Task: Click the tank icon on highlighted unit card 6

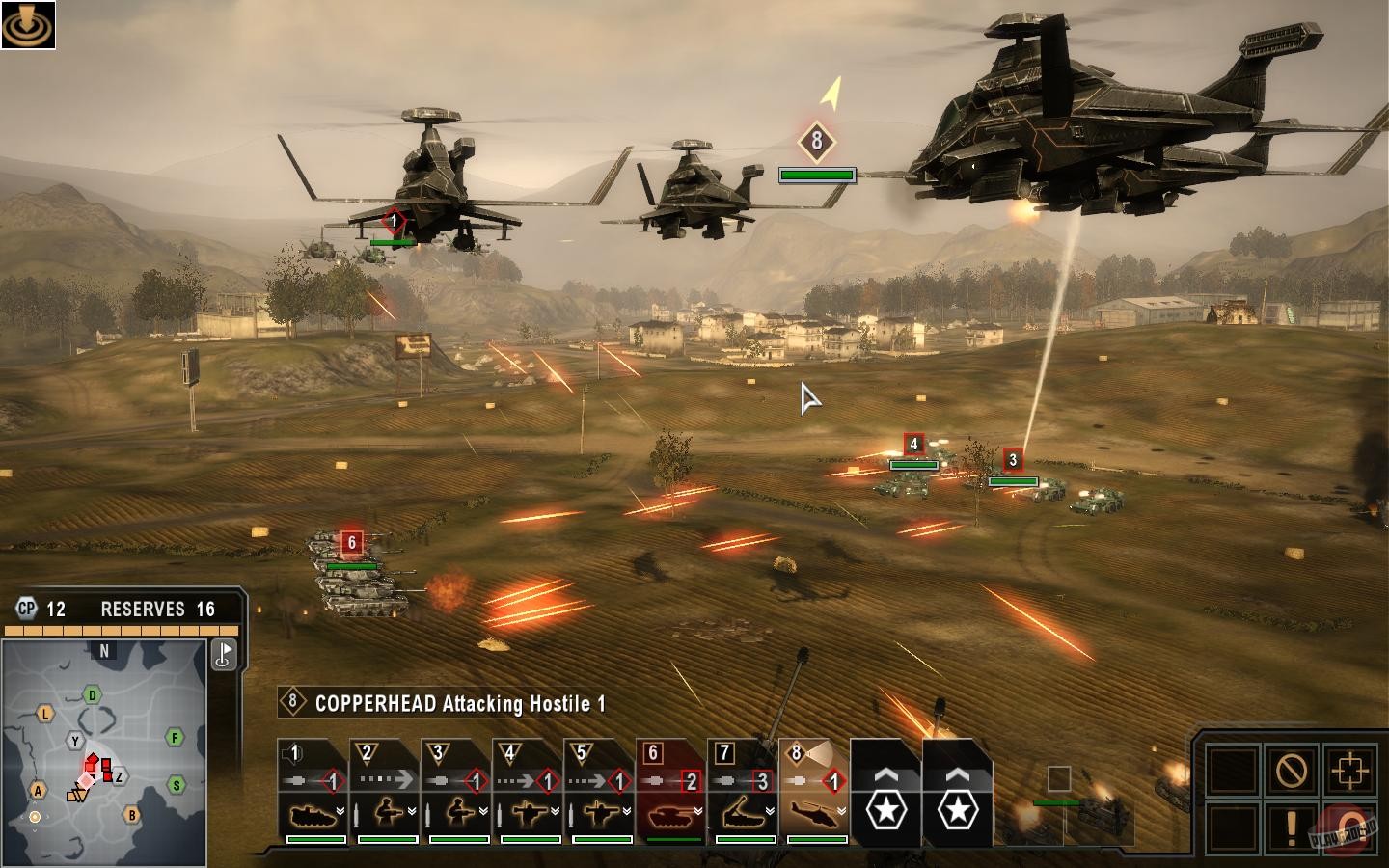Action: [671, 814]
